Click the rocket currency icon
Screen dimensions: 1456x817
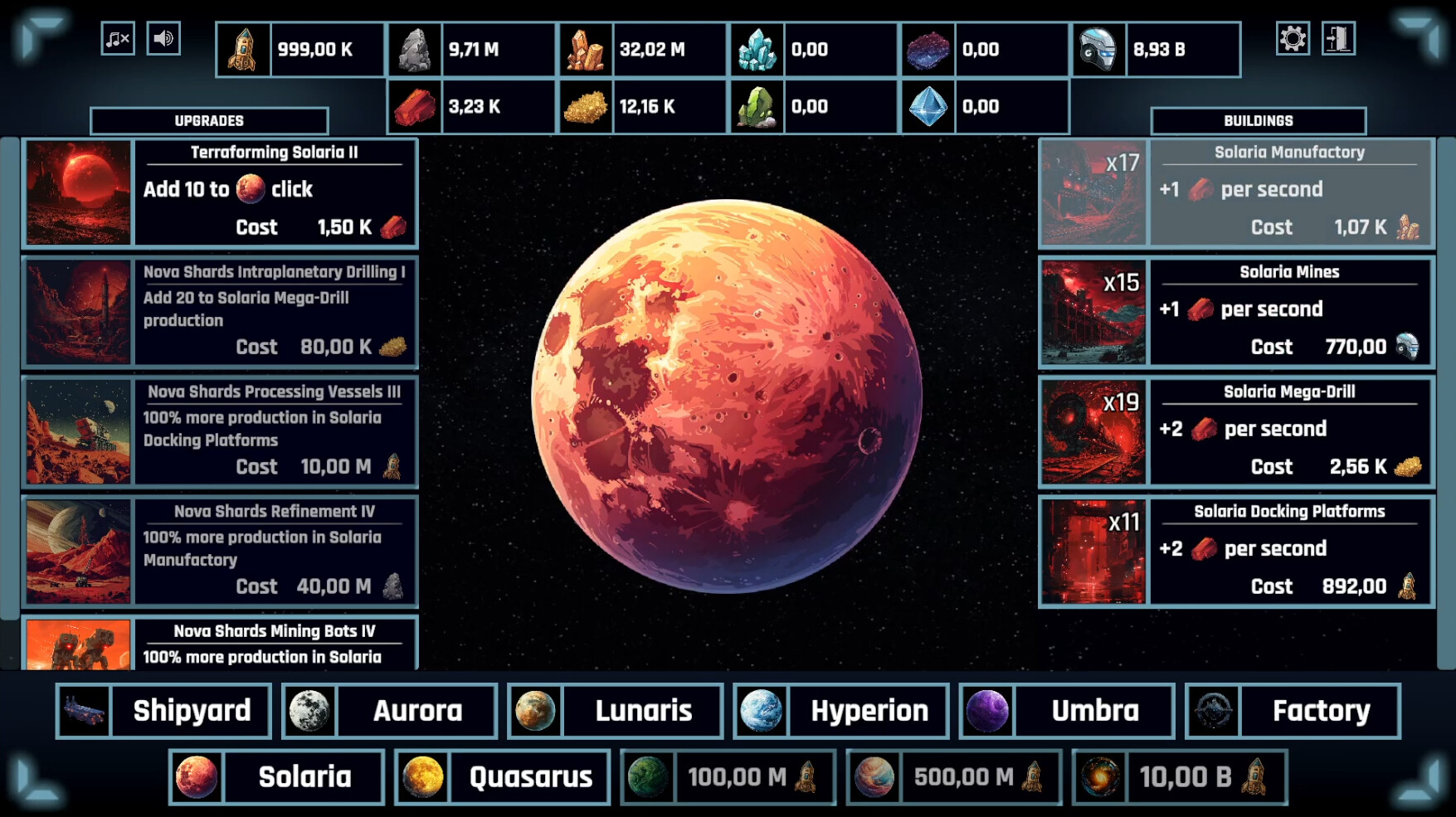pyautogui.click(x=241, y=50)
